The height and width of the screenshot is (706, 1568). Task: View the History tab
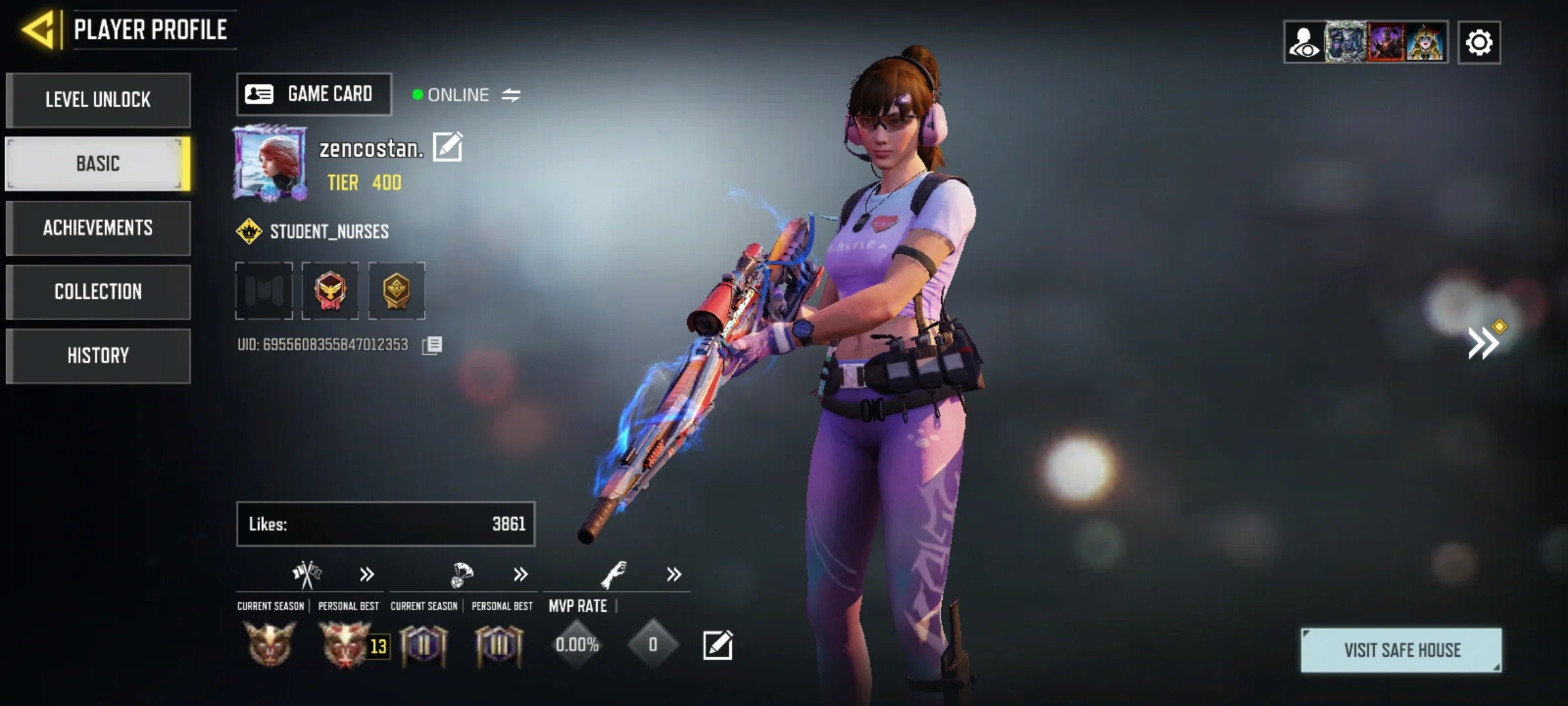pos(98,356)
